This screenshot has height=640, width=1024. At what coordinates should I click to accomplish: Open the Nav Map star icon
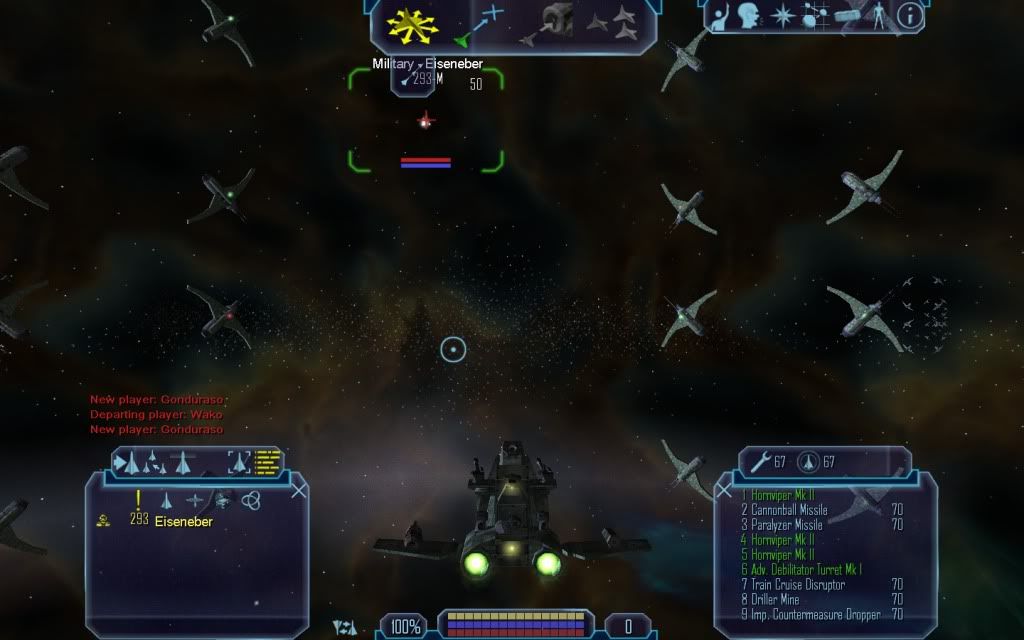[x=780, y=16]
